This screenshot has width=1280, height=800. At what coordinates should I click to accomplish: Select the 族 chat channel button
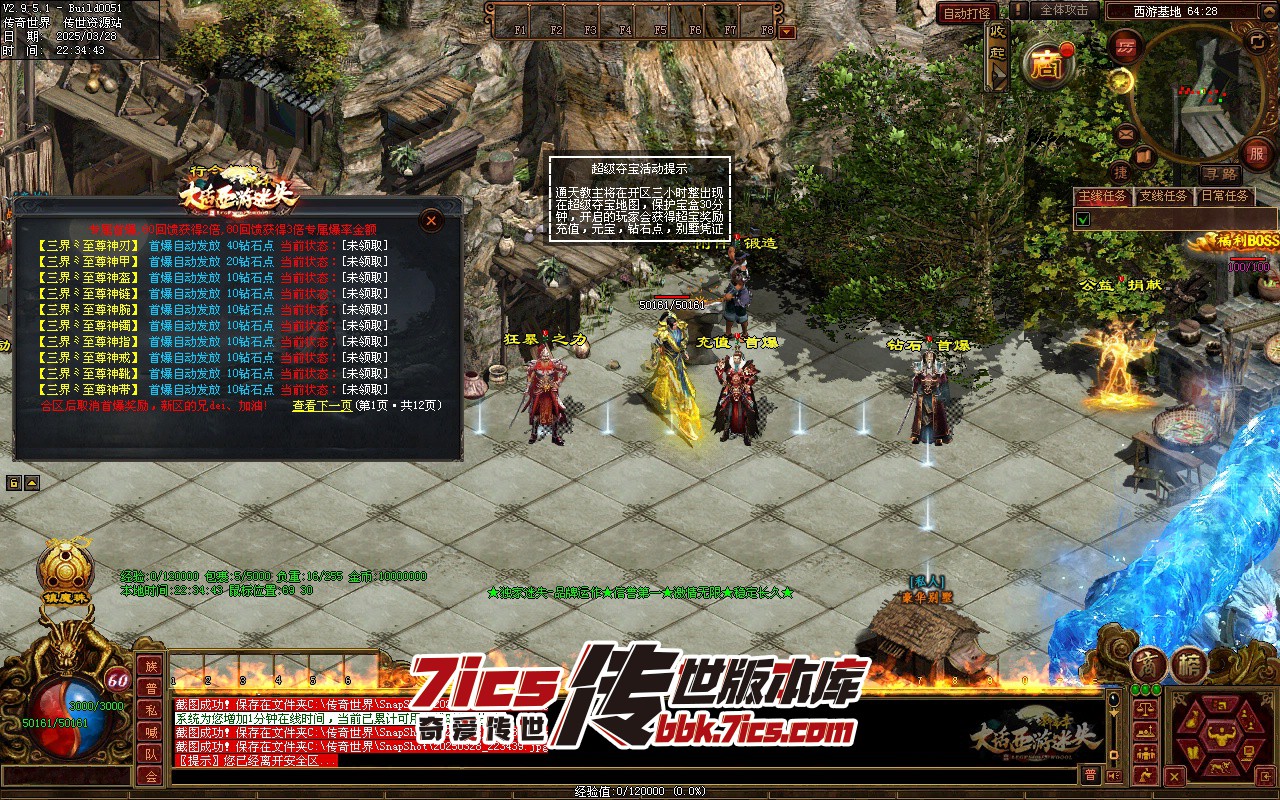[150, 666]
